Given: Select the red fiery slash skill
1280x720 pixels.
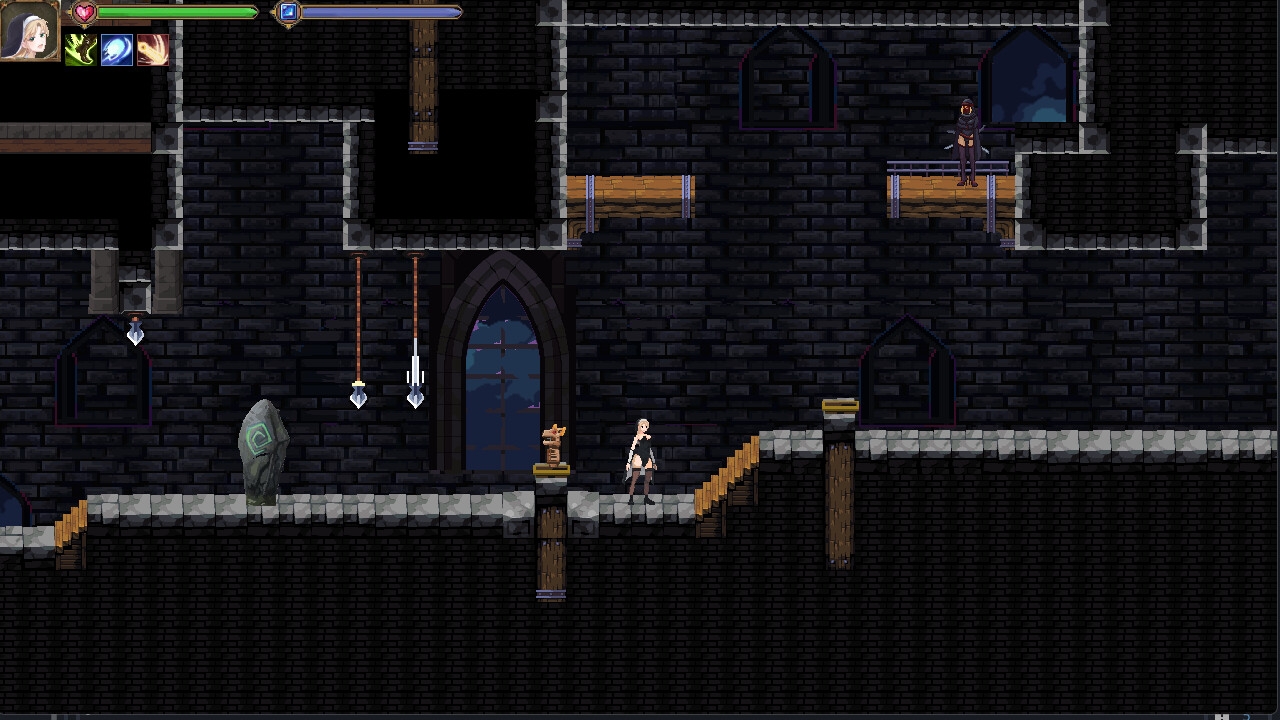Looking at the screenshot, I should 152,49.
